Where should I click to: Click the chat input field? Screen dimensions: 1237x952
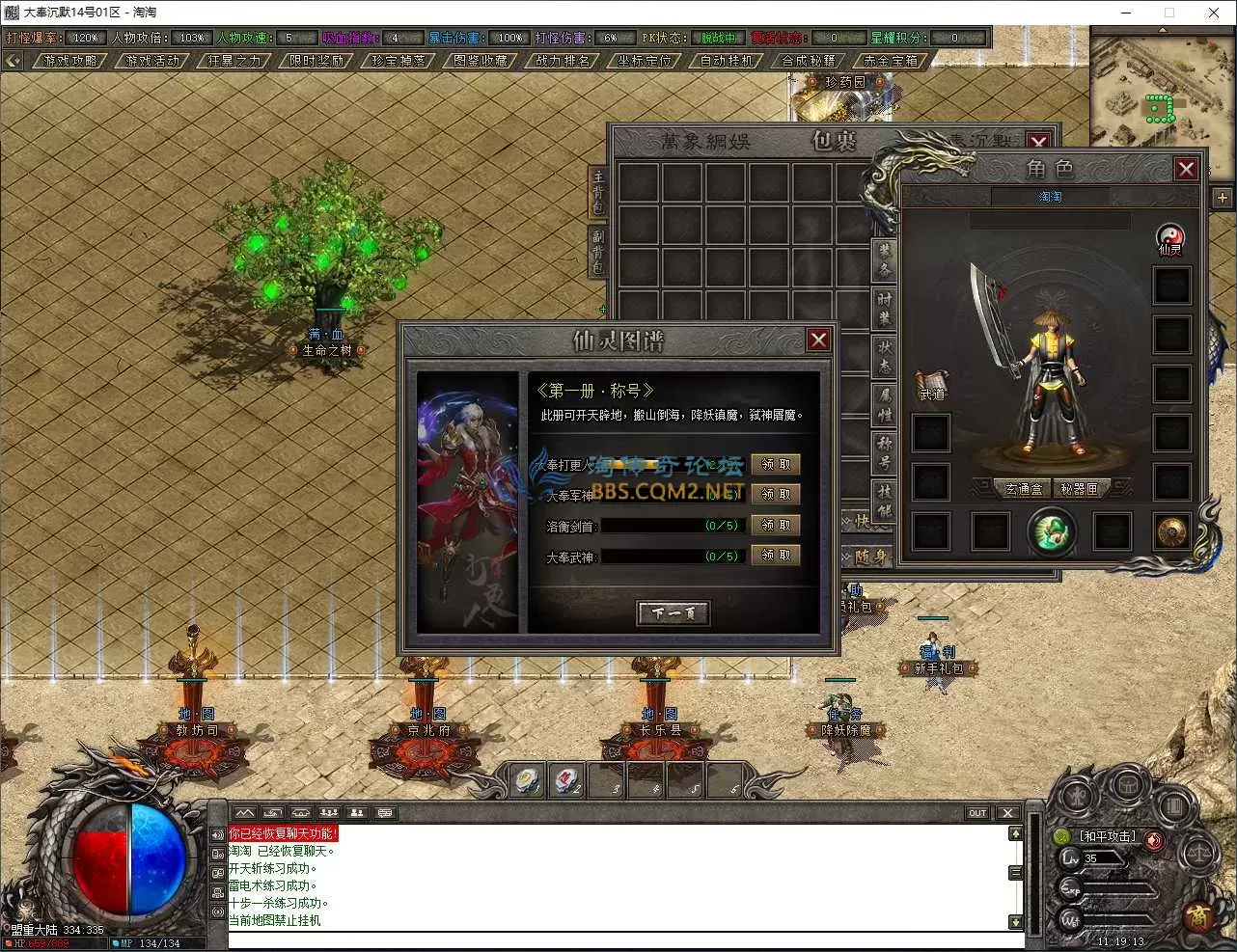pos(618,939)
